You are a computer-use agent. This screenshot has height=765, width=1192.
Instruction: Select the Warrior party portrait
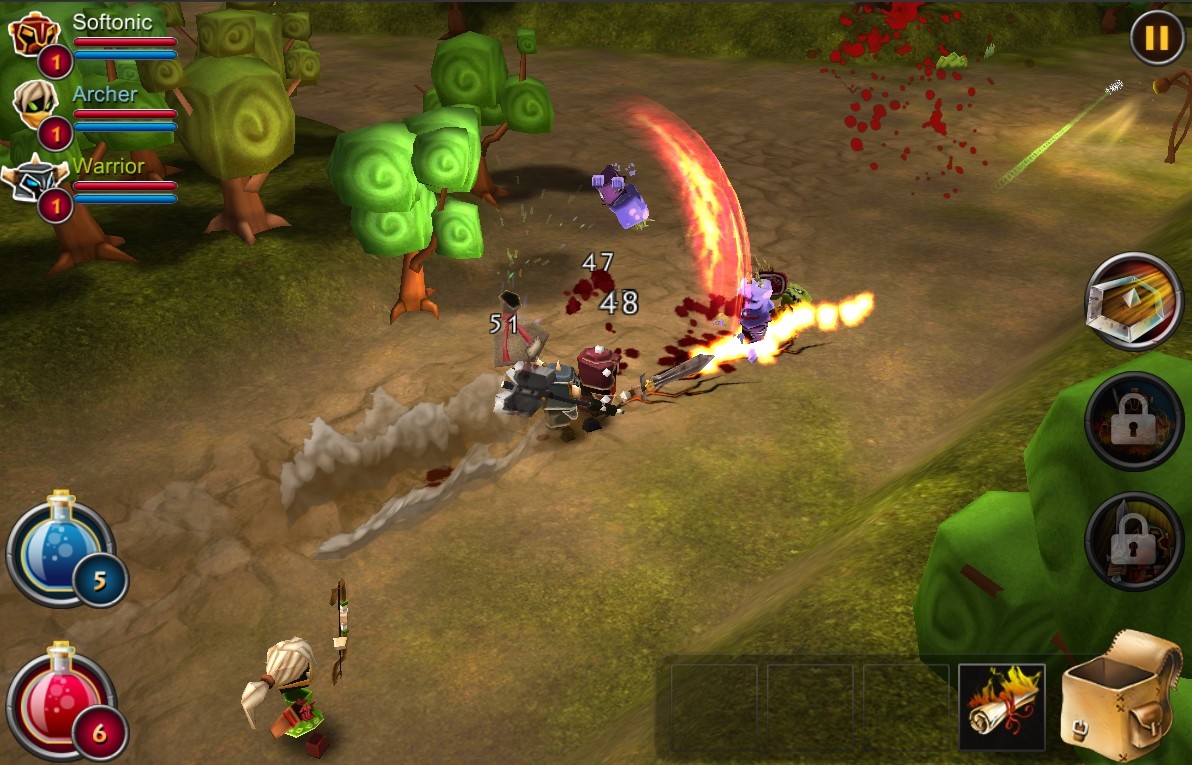tap(33, 180)
